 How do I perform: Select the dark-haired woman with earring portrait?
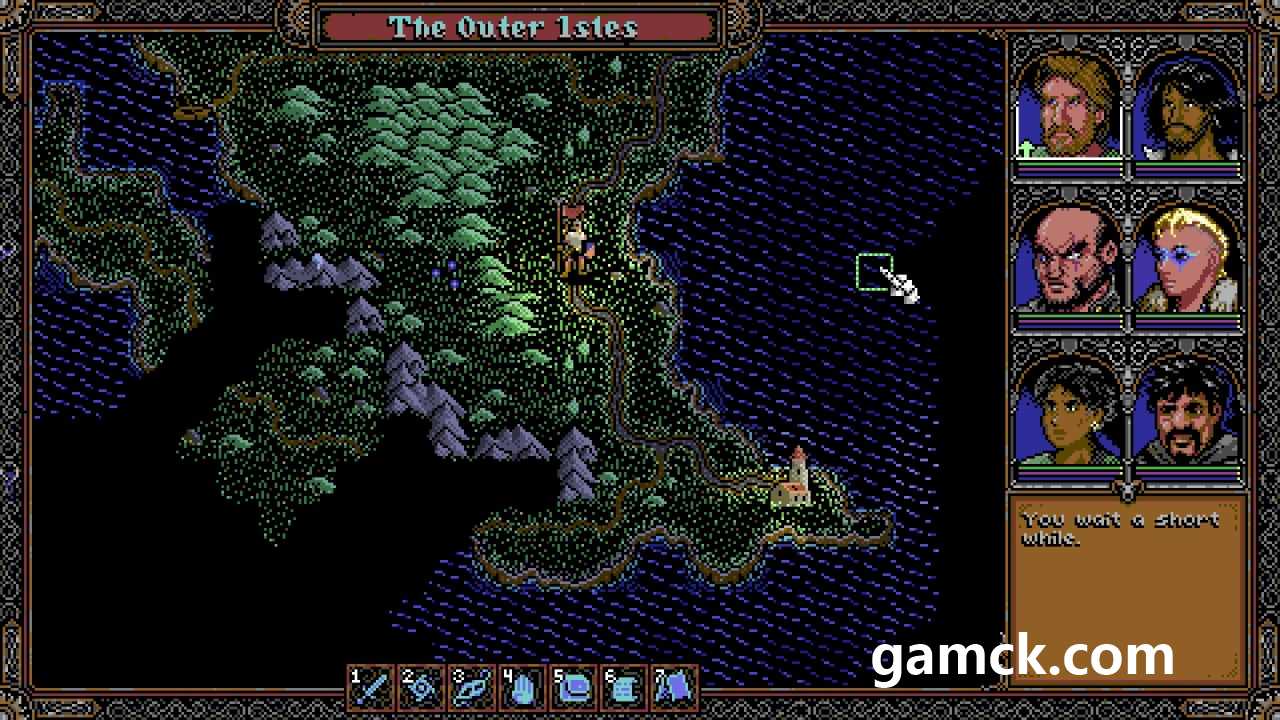(x=1070, y=412)
